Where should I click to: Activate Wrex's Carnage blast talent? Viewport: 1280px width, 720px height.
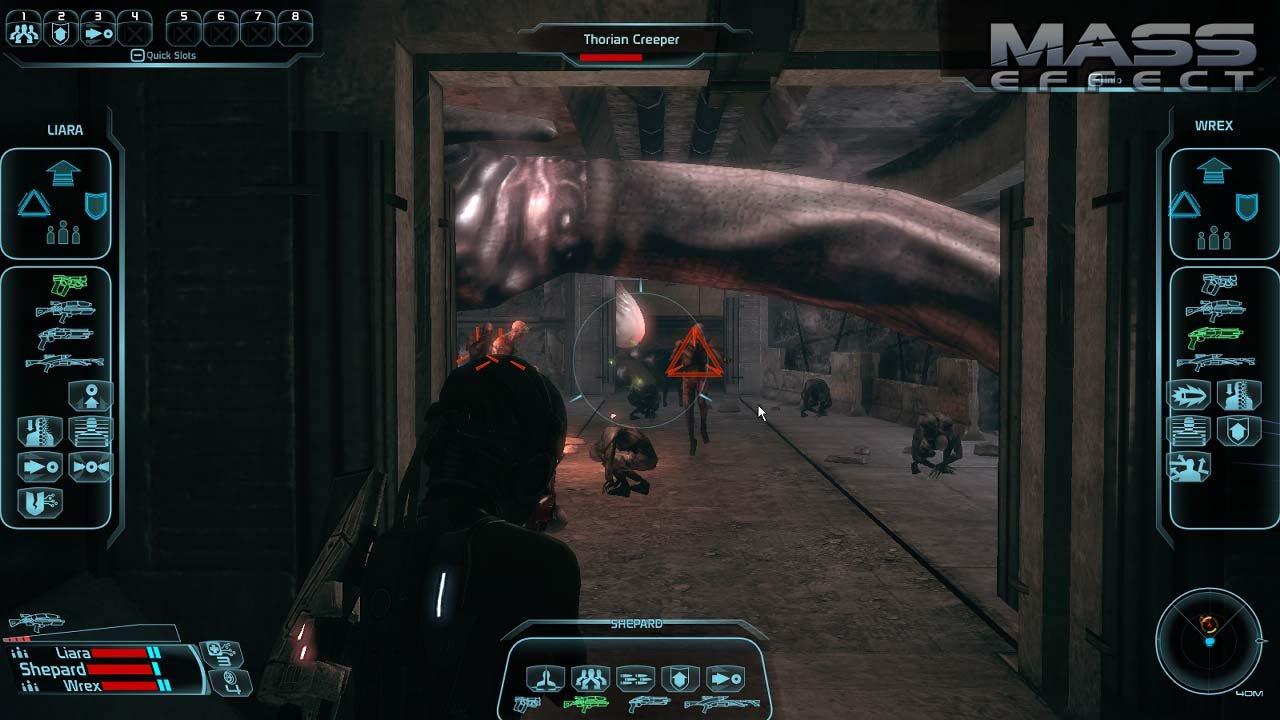pyautogui.click(x=1190, y=396)
